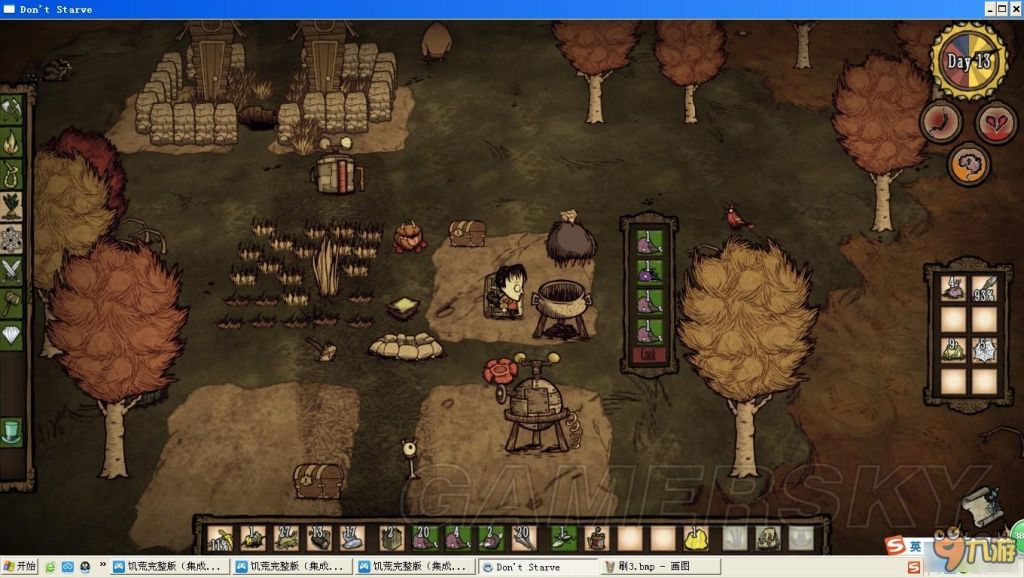Click the Day 13 clock dial

pos(968,60)
